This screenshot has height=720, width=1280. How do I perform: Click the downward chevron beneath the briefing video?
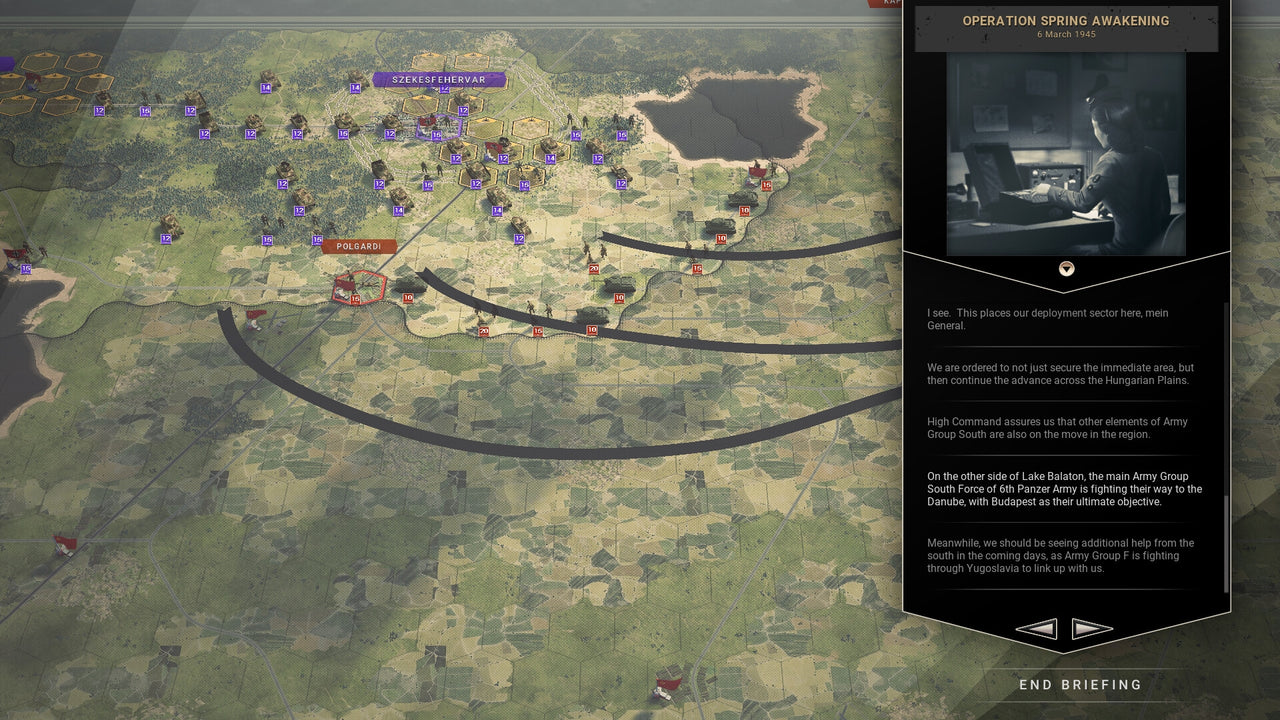pyautogui.click(x=1066, y=268)
